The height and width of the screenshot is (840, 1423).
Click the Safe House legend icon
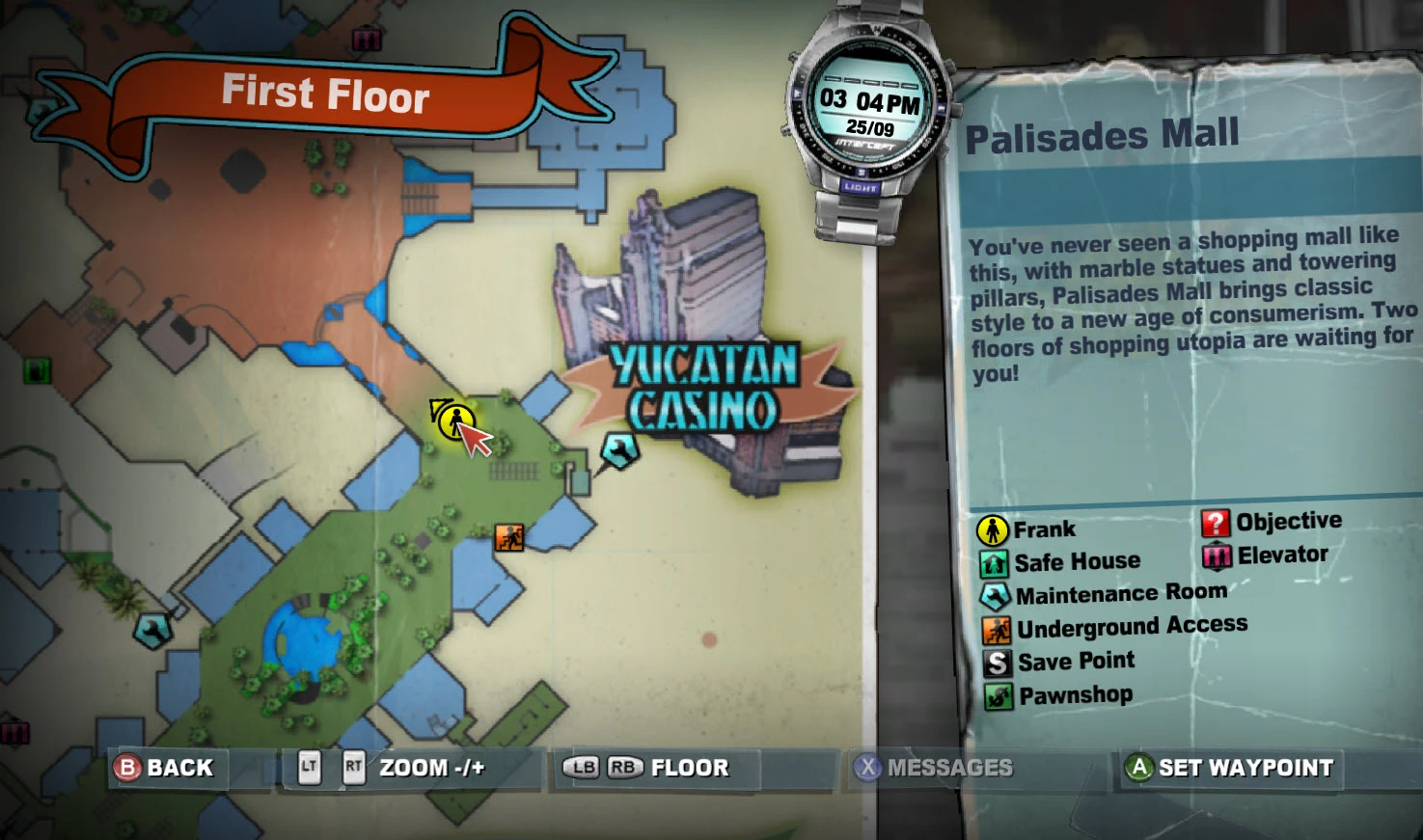pyautogui.click(x=995, y=561)
